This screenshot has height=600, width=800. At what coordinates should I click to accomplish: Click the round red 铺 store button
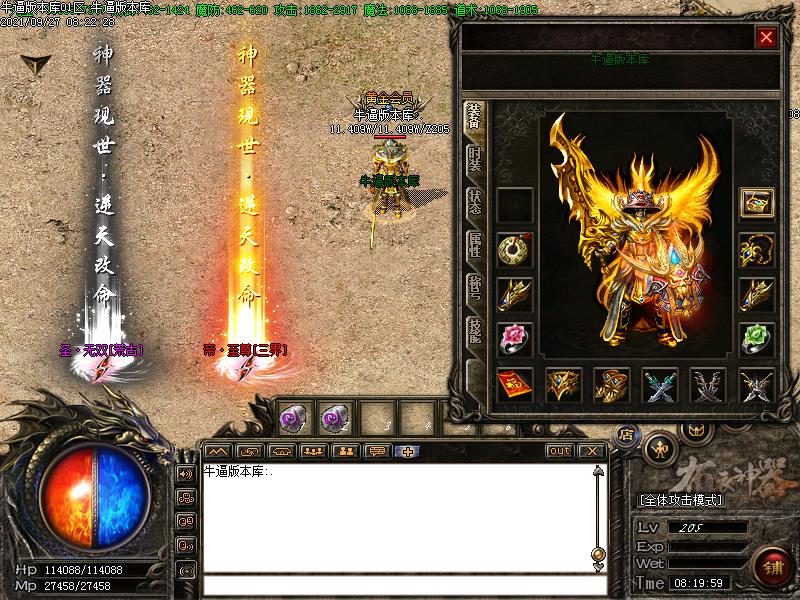click(x=770, y=566)
